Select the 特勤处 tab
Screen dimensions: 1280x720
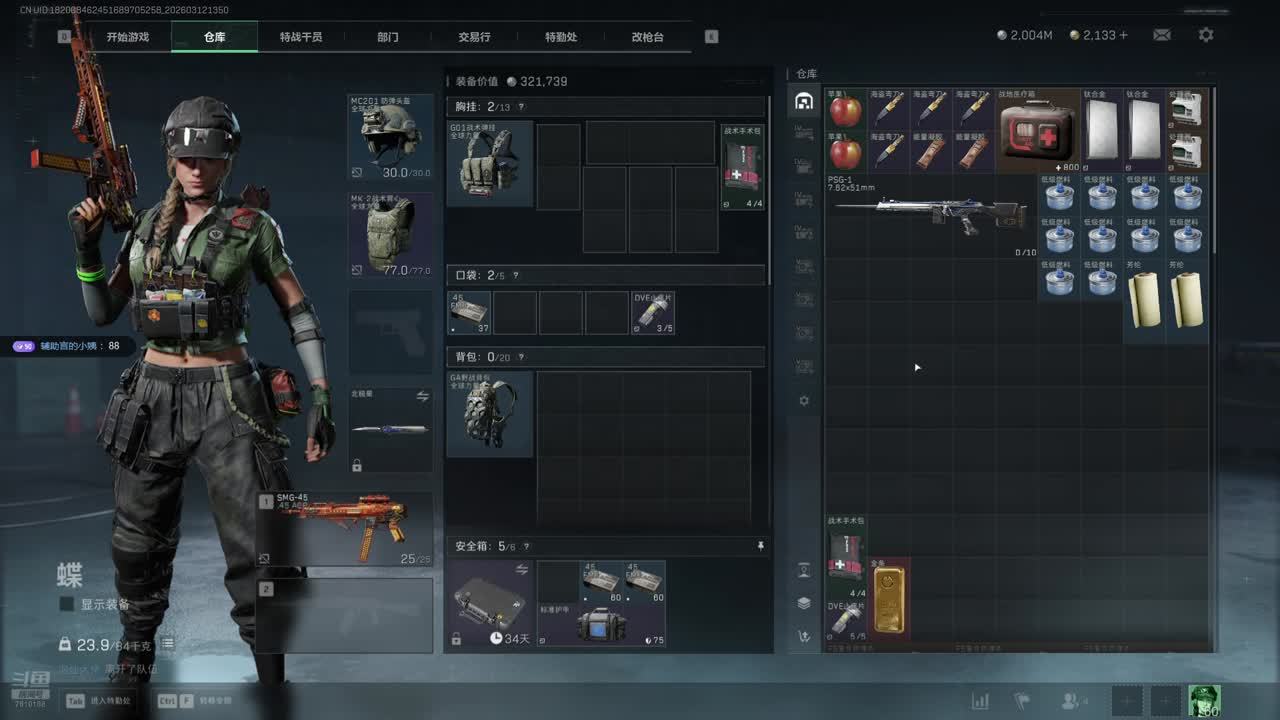pyautogui.click(x=560, y=37)
